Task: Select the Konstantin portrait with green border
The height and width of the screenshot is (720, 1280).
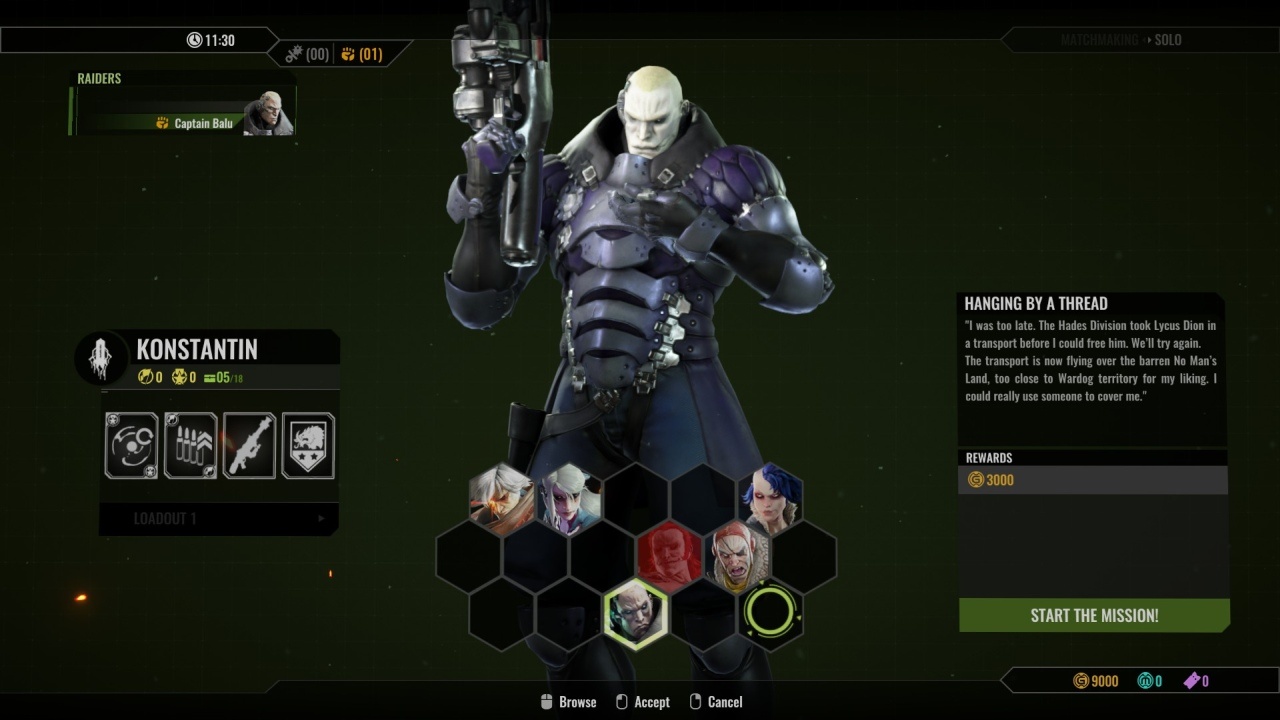Action: [636, 614]
